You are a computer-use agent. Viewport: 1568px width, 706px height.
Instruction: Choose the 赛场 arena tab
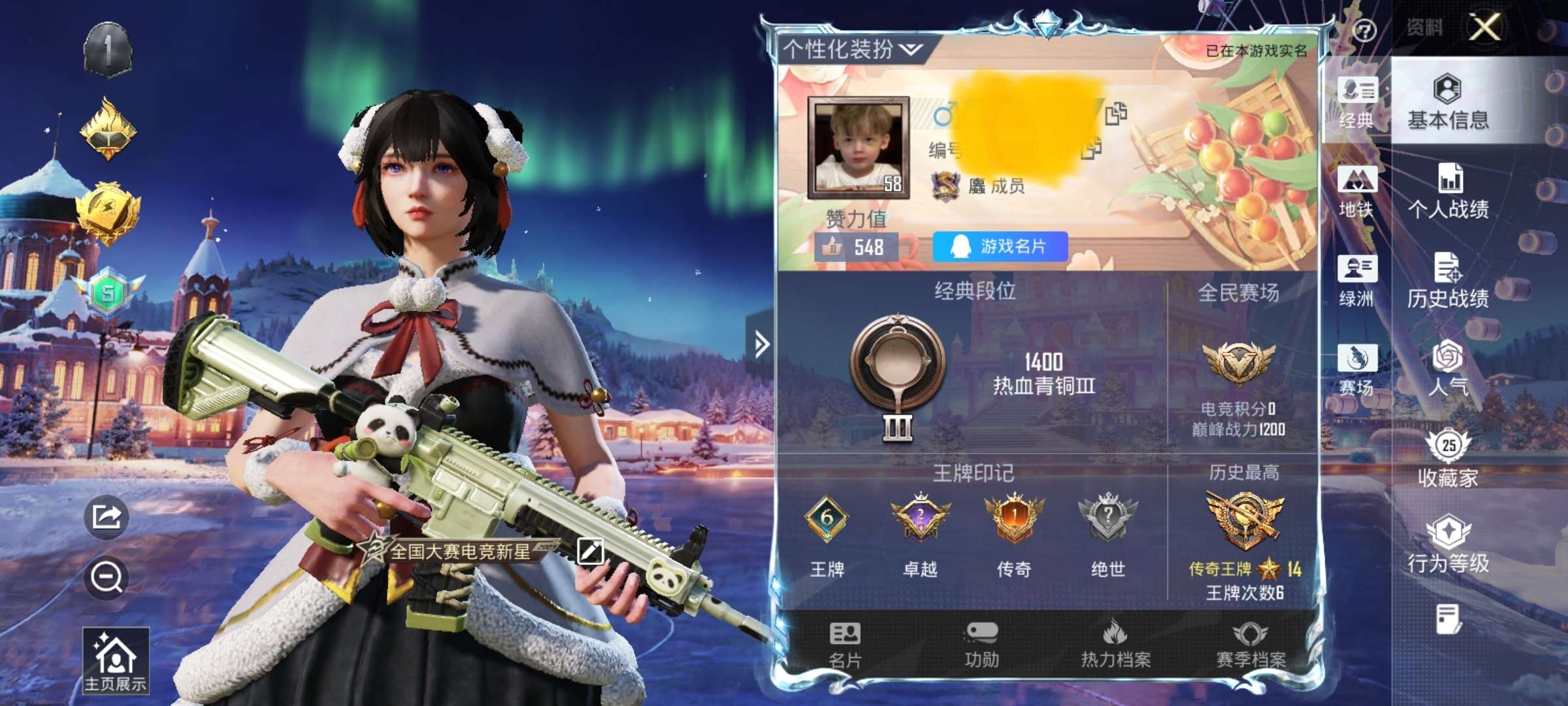click(x=1357, y=370)
